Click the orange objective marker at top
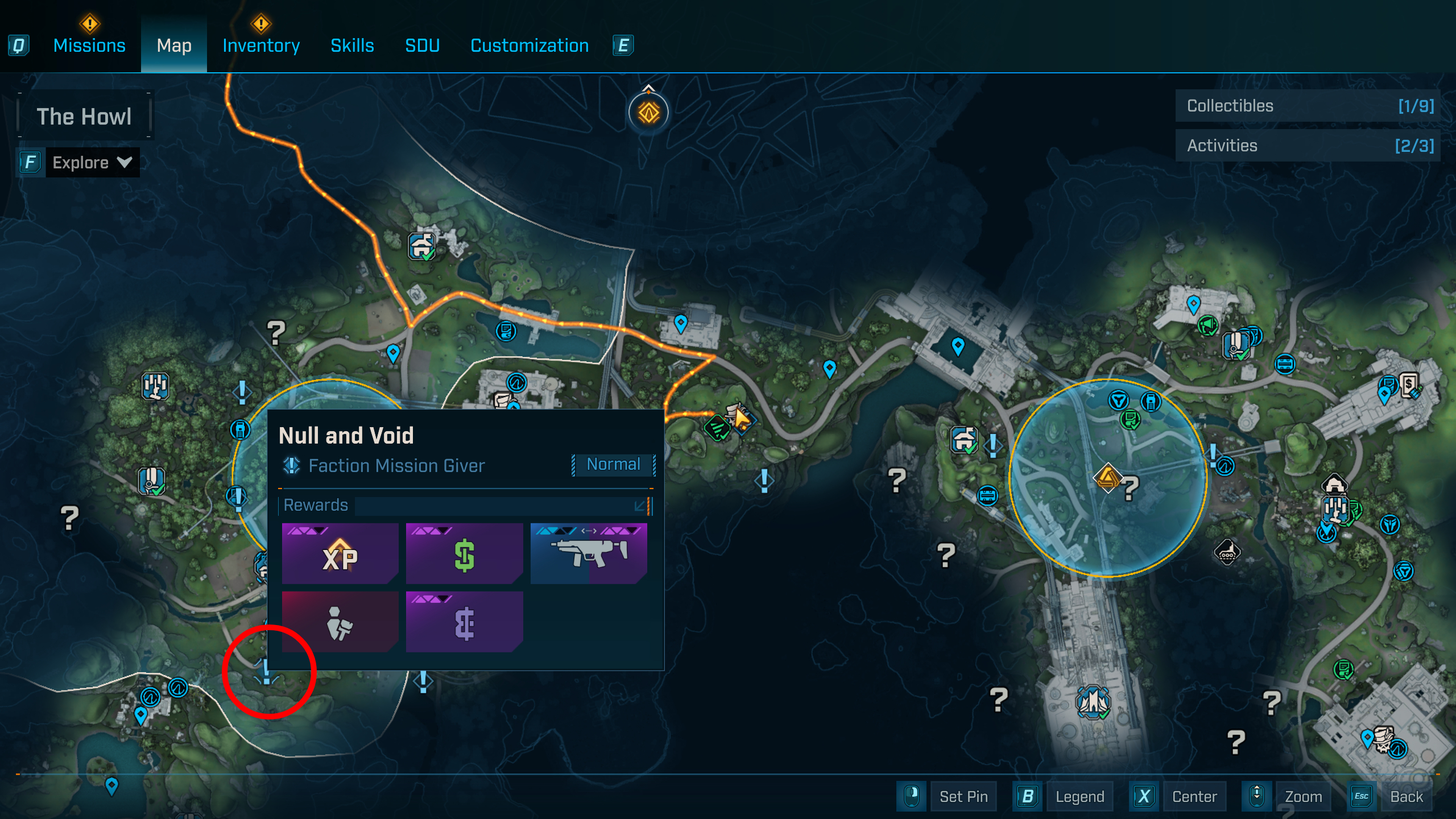Screen dimensions: 1456x819 pos(648,113)
